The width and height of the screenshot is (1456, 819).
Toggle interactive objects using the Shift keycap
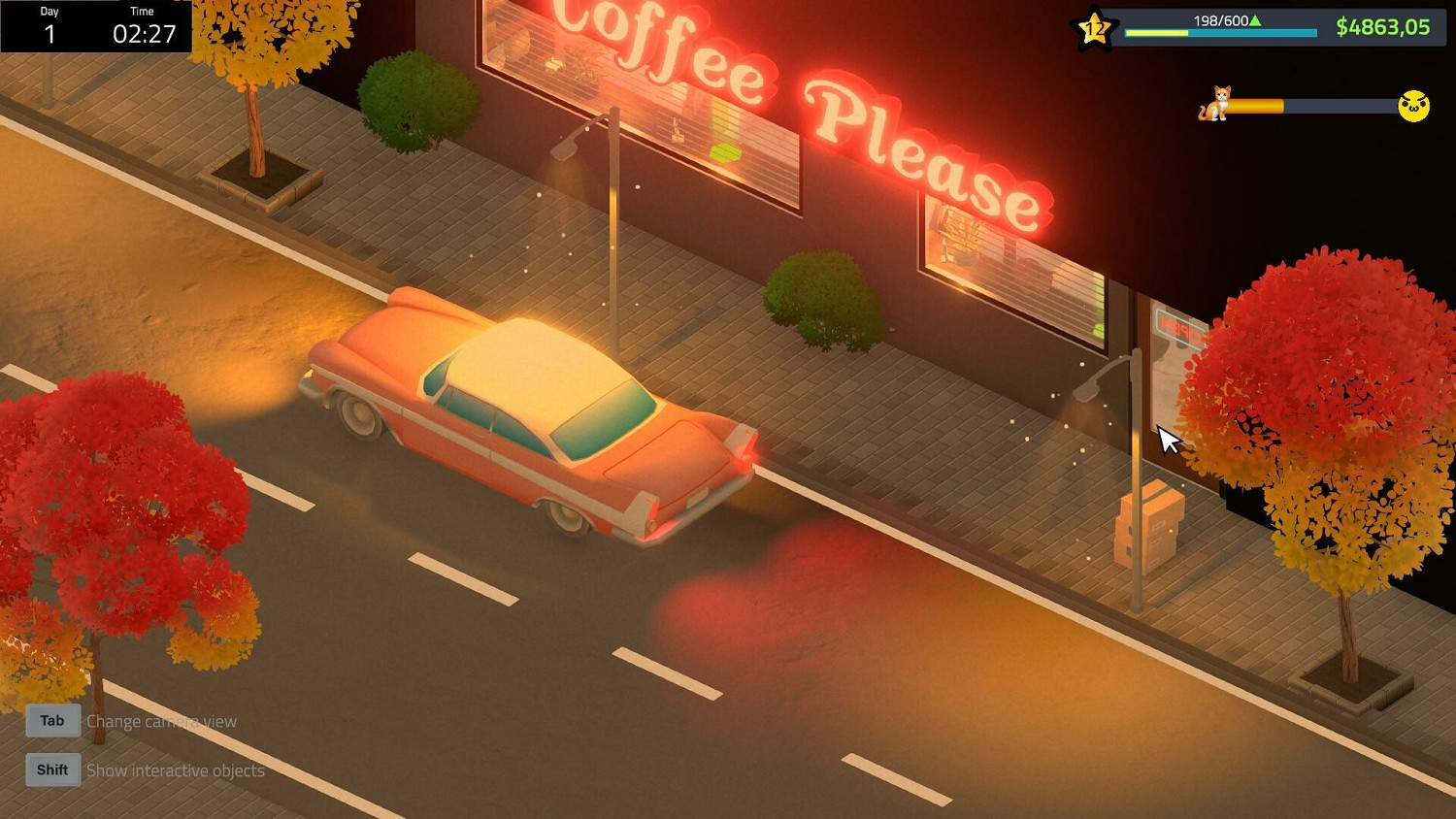[x=51, y=769]
